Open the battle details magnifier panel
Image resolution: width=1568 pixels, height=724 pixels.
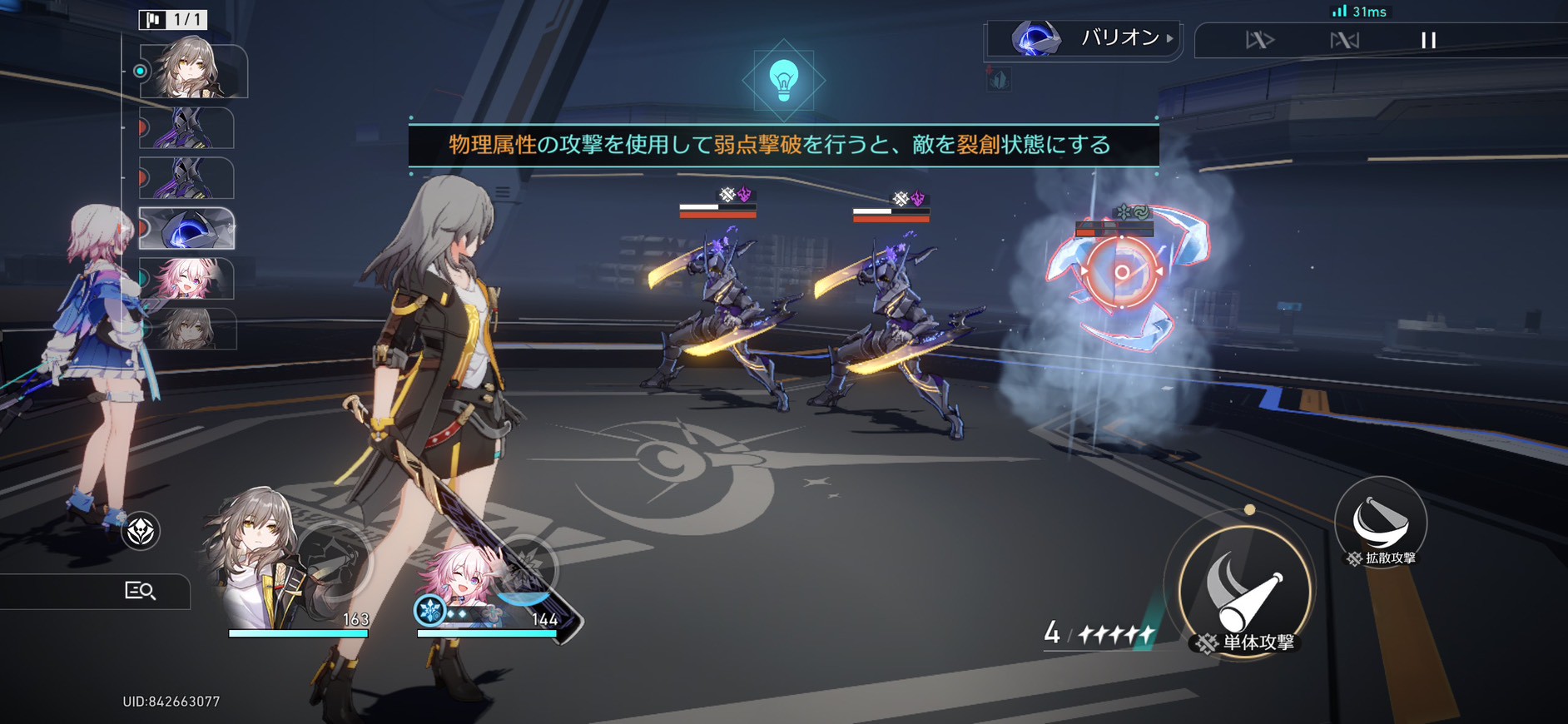pyautogui.click(x=140, y=591)
